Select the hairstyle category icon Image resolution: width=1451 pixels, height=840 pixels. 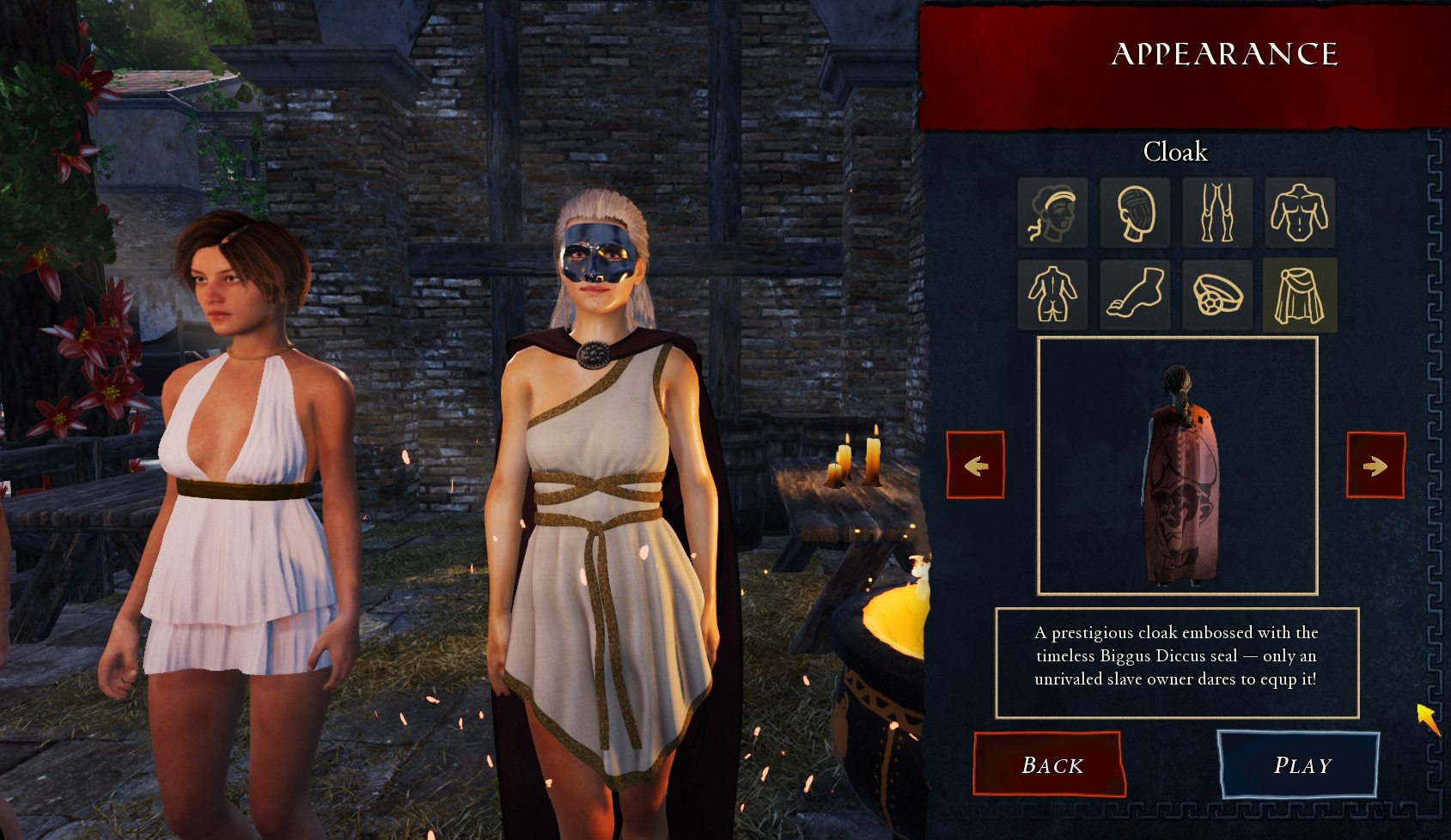(1052, 212)
